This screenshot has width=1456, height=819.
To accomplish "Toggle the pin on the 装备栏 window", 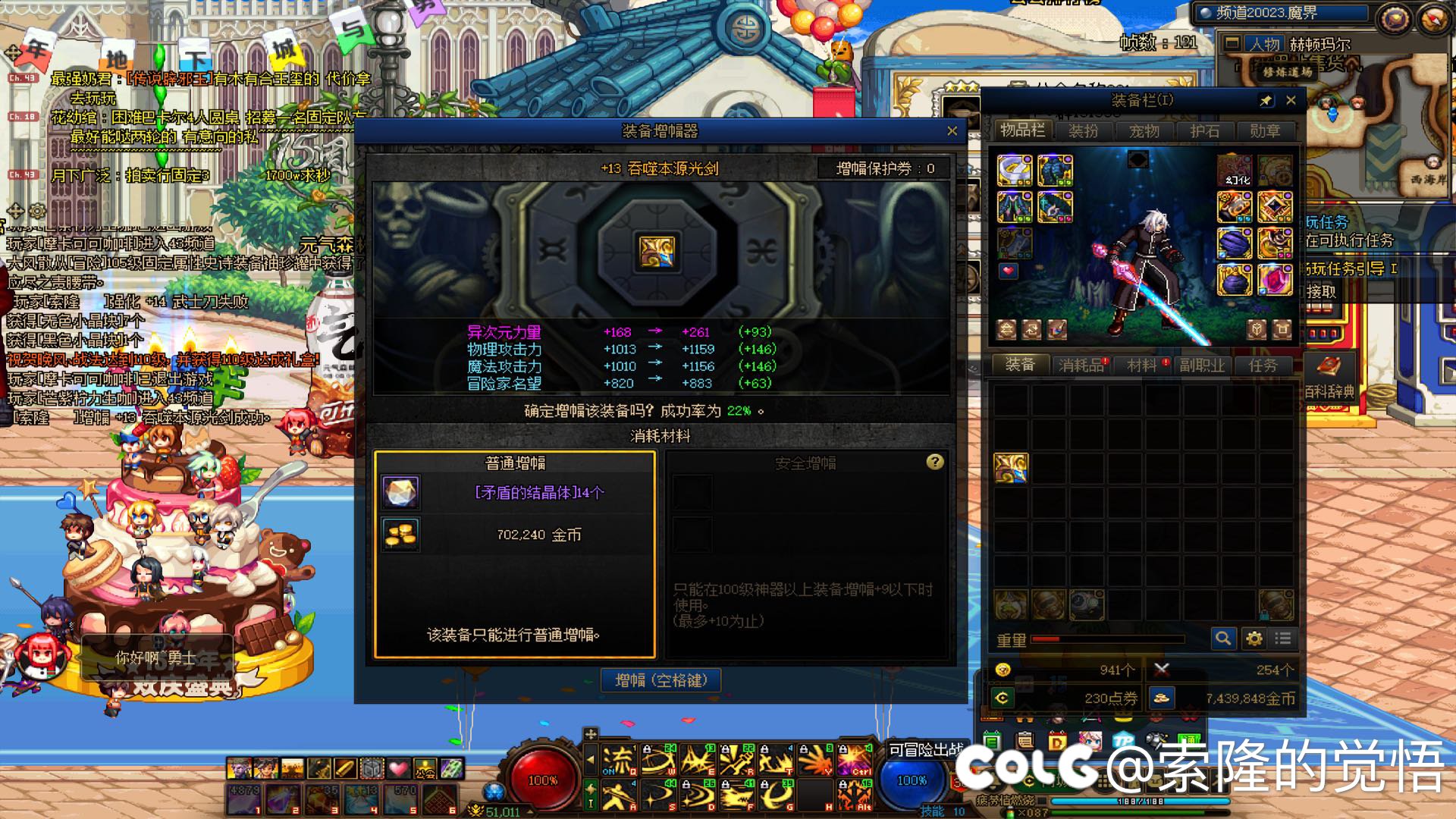I will pyautogui.click(x=1266, y=100).
